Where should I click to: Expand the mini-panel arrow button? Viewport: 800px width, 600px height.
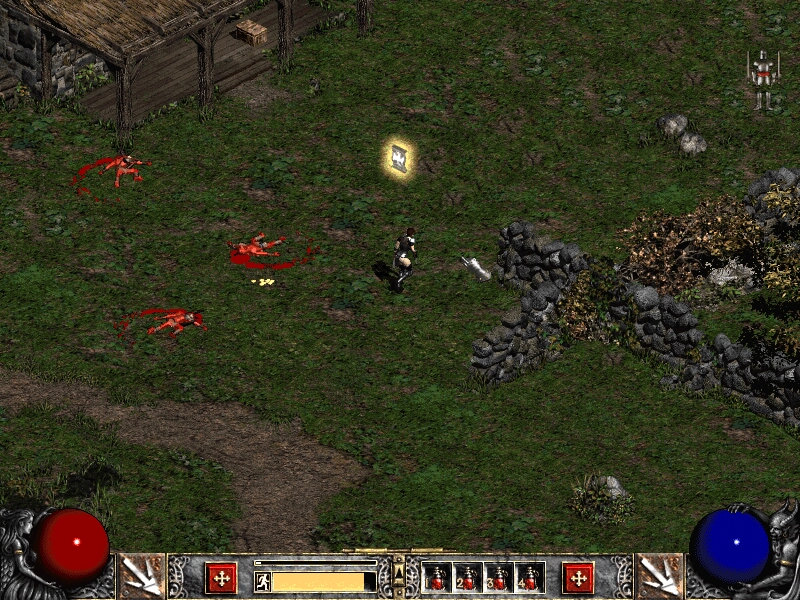(x=399, y=572)
